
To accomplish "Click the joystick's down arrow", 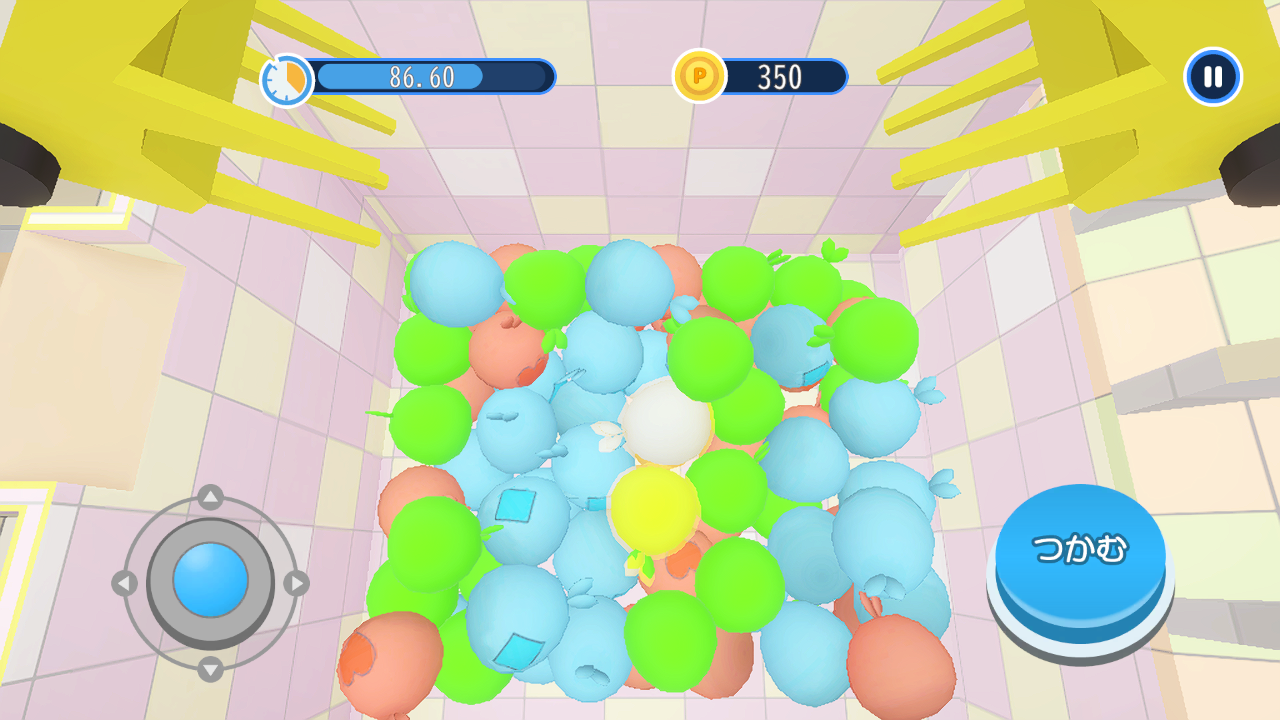I will tap(210, 668).
